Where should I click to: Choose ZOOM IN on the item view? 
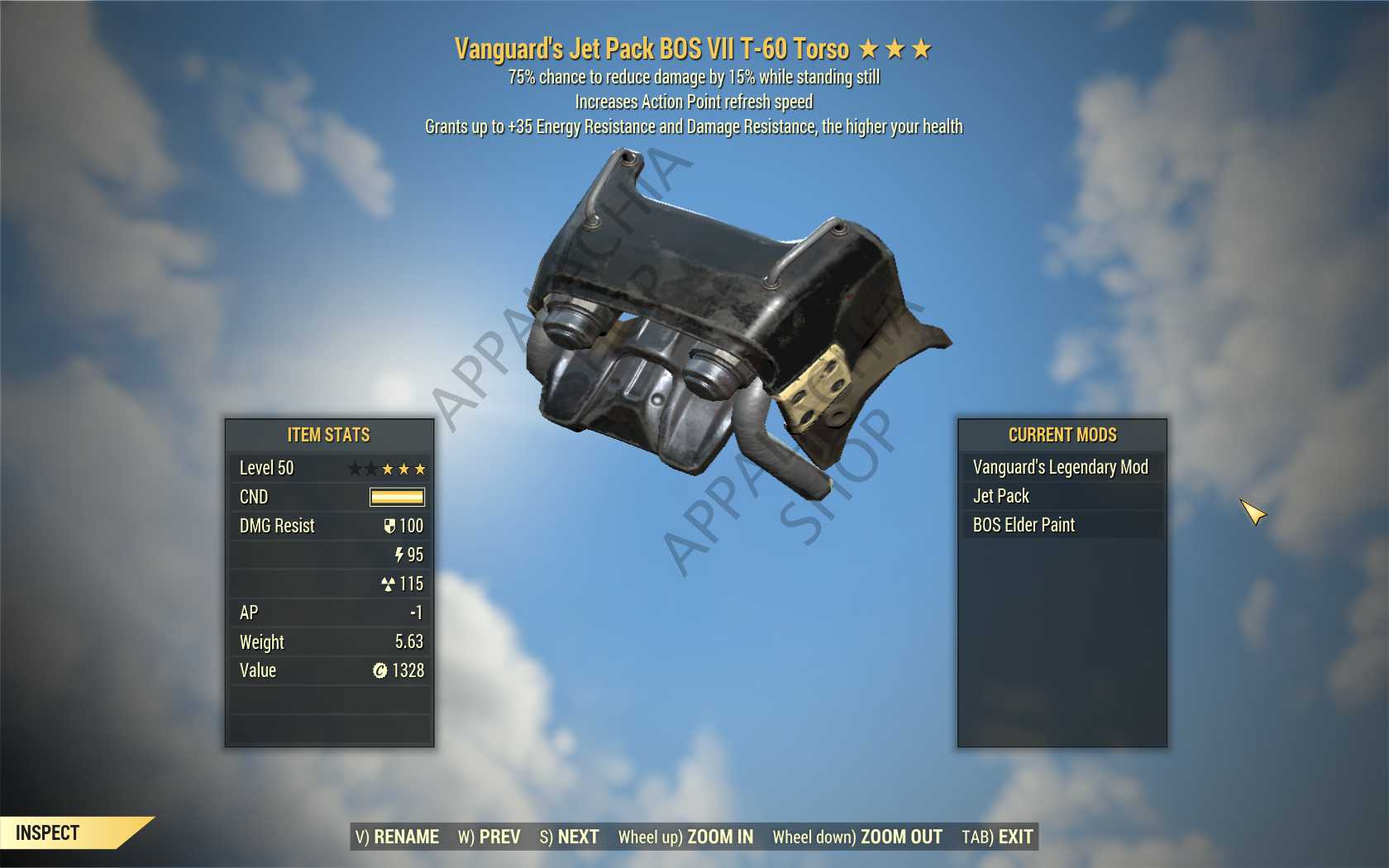pos(686,837)
